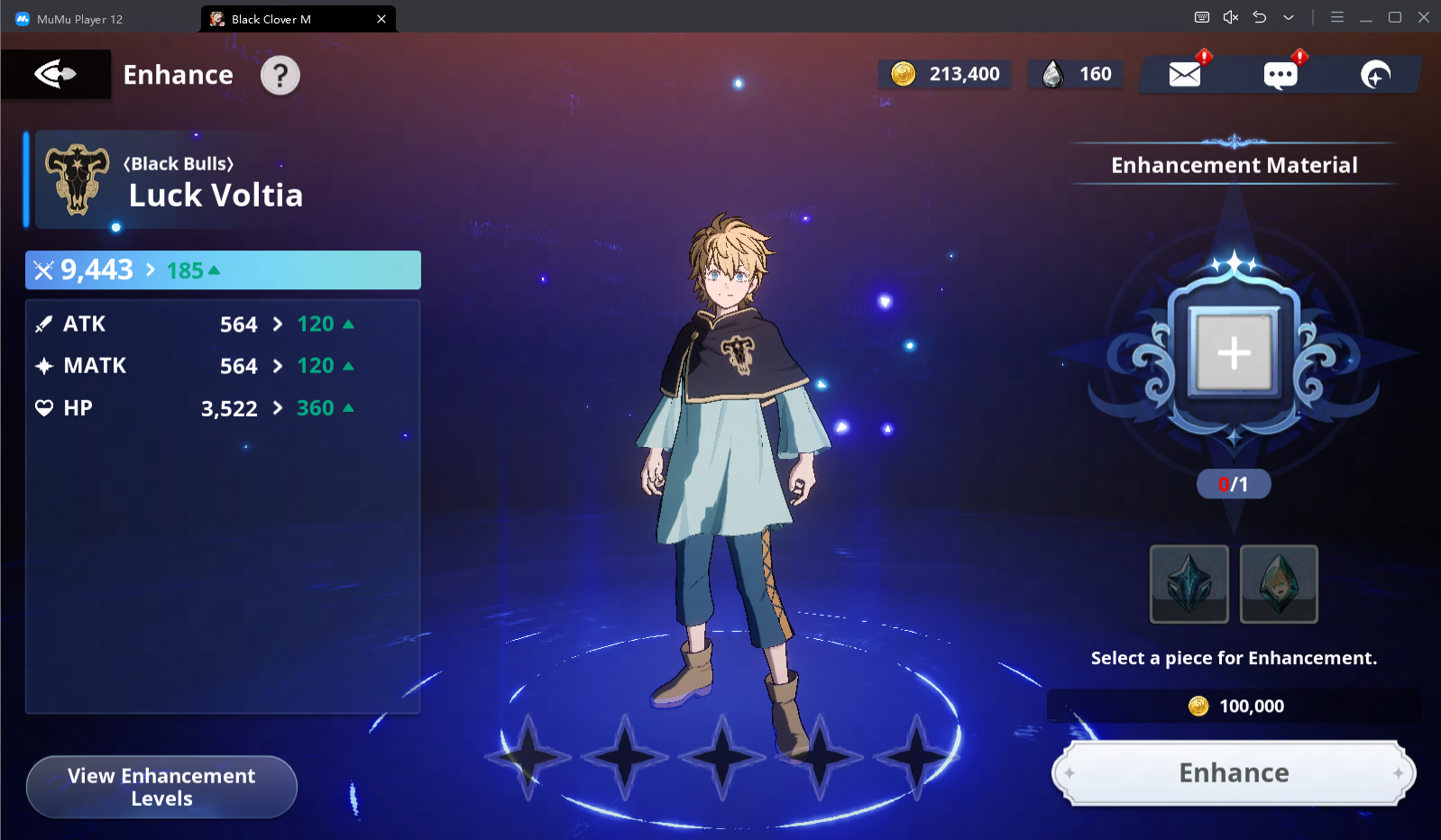Click the MuMu rotate/back arrow icon
Image resolution: width=1441 pixels, height=840 pixels.
point(1260,17)
